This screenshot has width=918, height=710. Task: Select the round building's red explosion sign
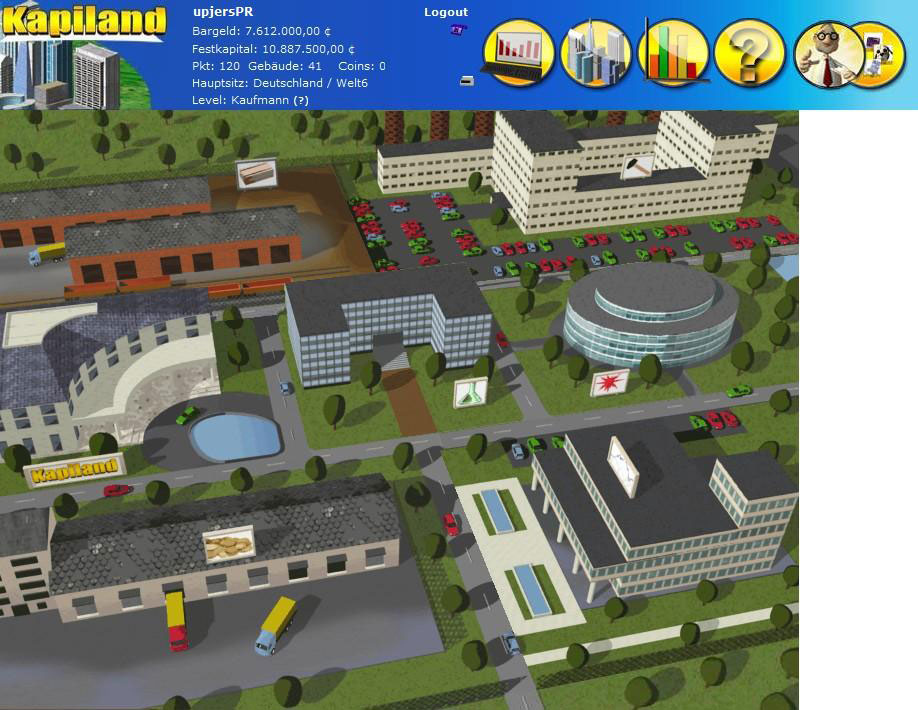click(x=609, y=383)
